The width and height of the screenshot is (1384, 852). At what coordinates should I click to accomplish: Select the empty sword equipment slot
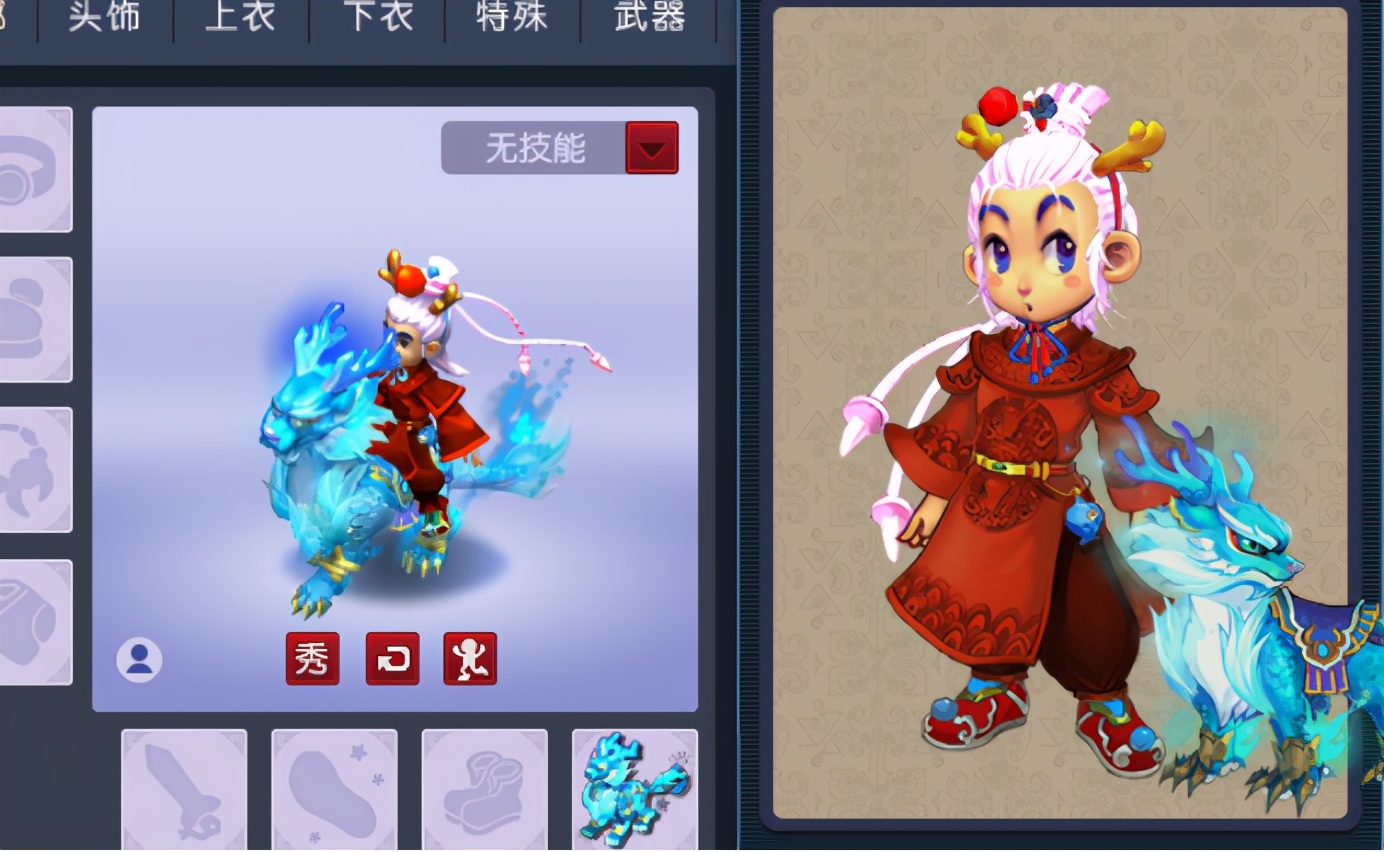(x=184, y=788)
